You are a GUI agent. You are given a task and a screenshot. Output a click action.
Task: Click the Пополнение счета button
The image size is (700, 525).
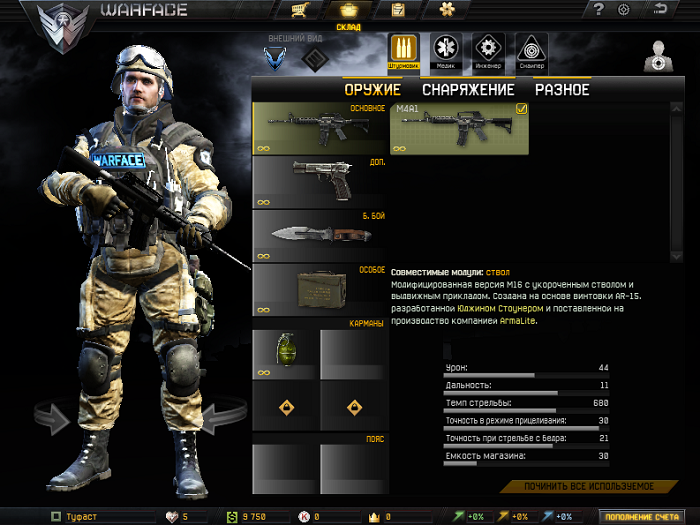tap(647, 516)
